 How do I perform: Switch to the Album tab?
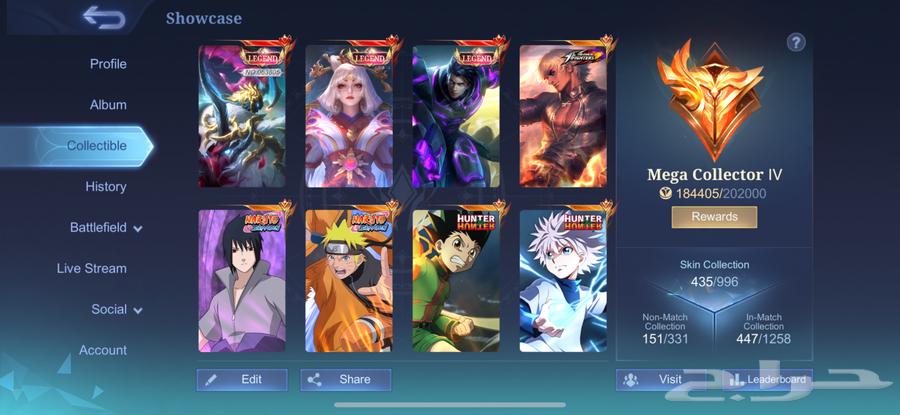[108, 105]
